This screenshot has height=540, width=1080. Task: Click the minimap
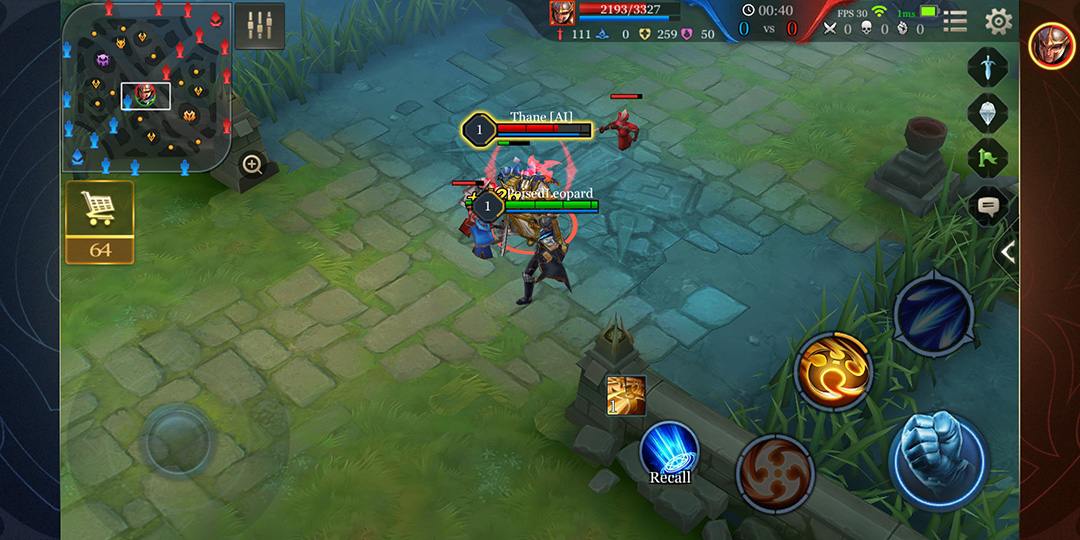coord(146,86)
